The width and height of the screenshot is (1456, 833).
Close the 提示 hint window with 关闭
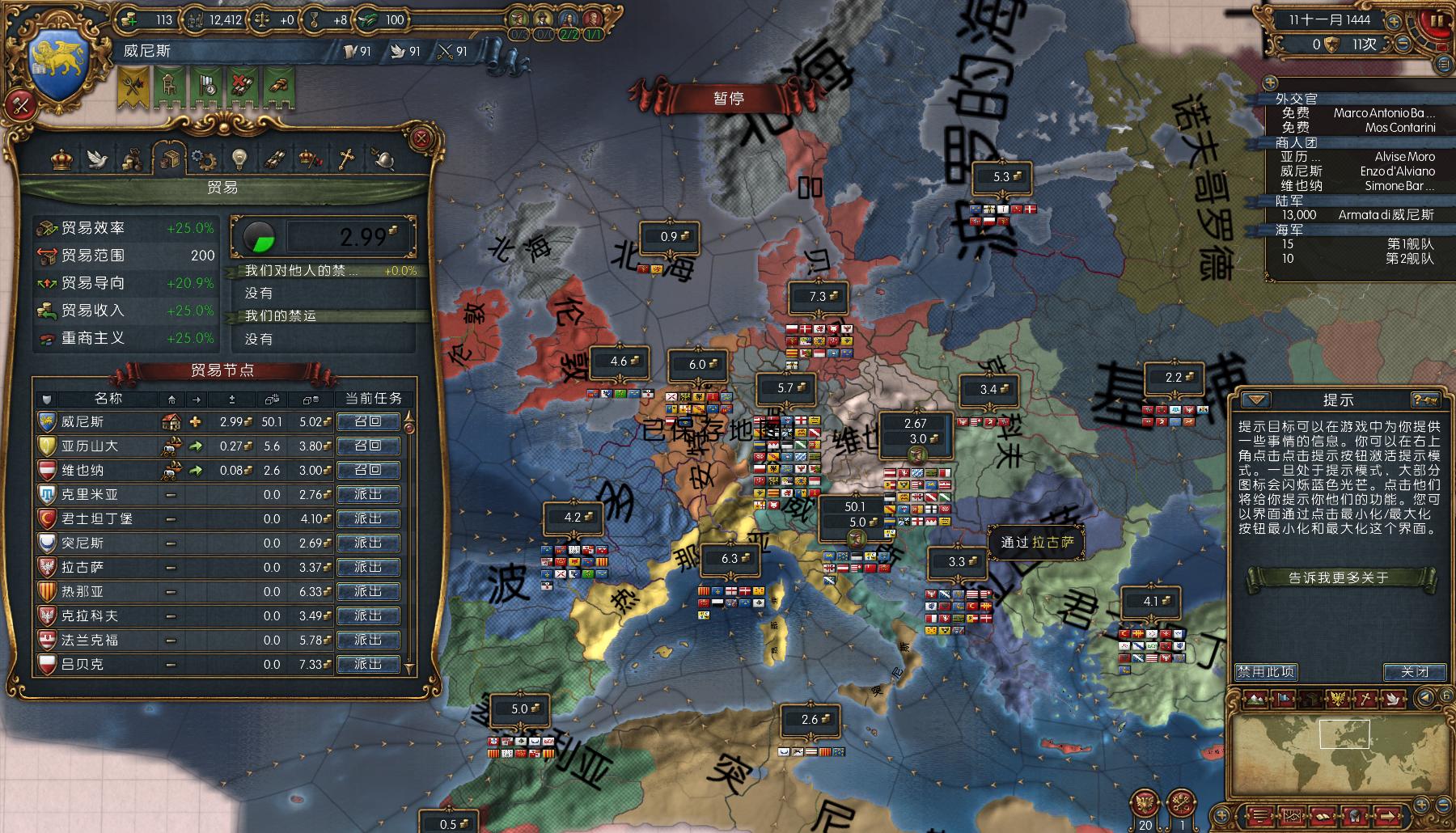(x=1414, y=671)
